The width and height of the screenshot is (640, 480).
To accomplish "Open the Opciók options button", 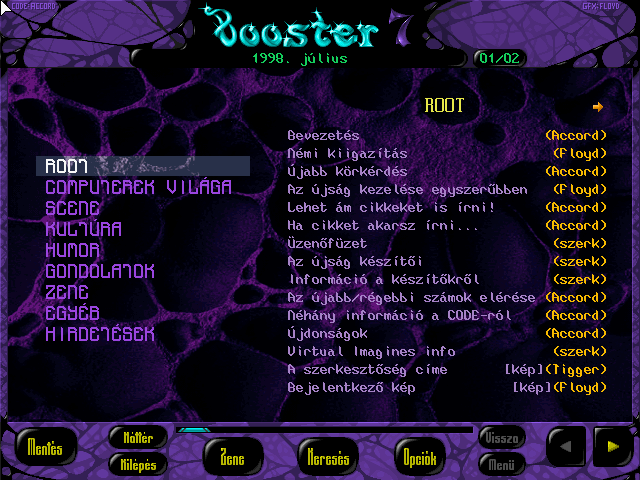I will 418,458.
